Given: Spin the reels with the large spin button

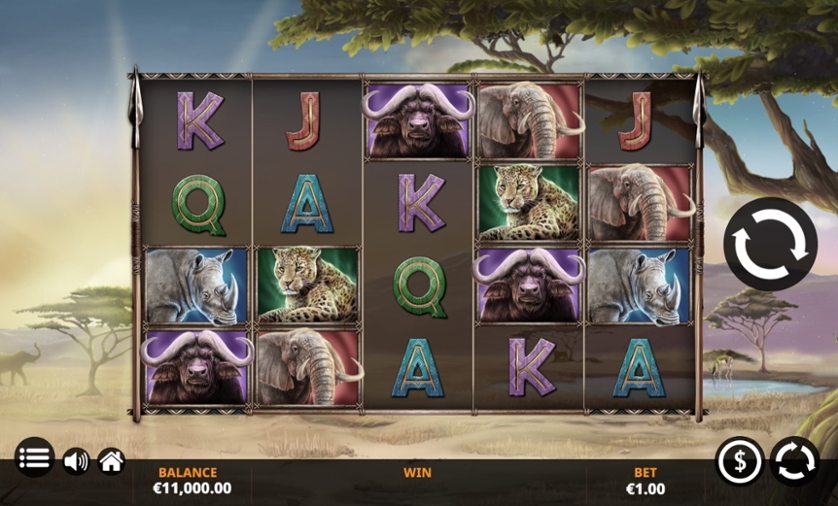Looking at the screenshot, I should 770,244.
